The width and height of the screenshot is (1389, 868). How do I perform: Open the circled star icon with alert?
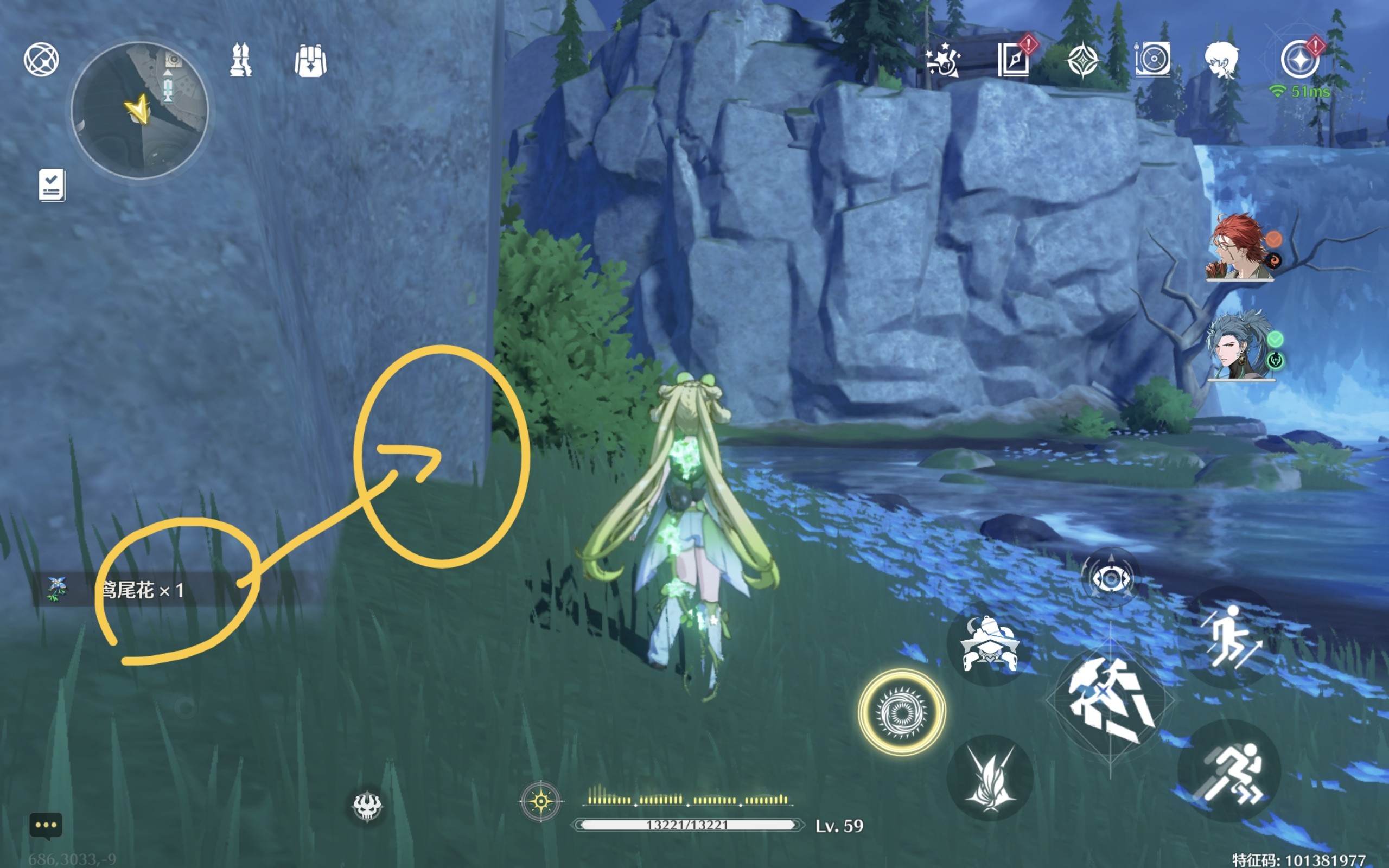(x=1299, y=59)
